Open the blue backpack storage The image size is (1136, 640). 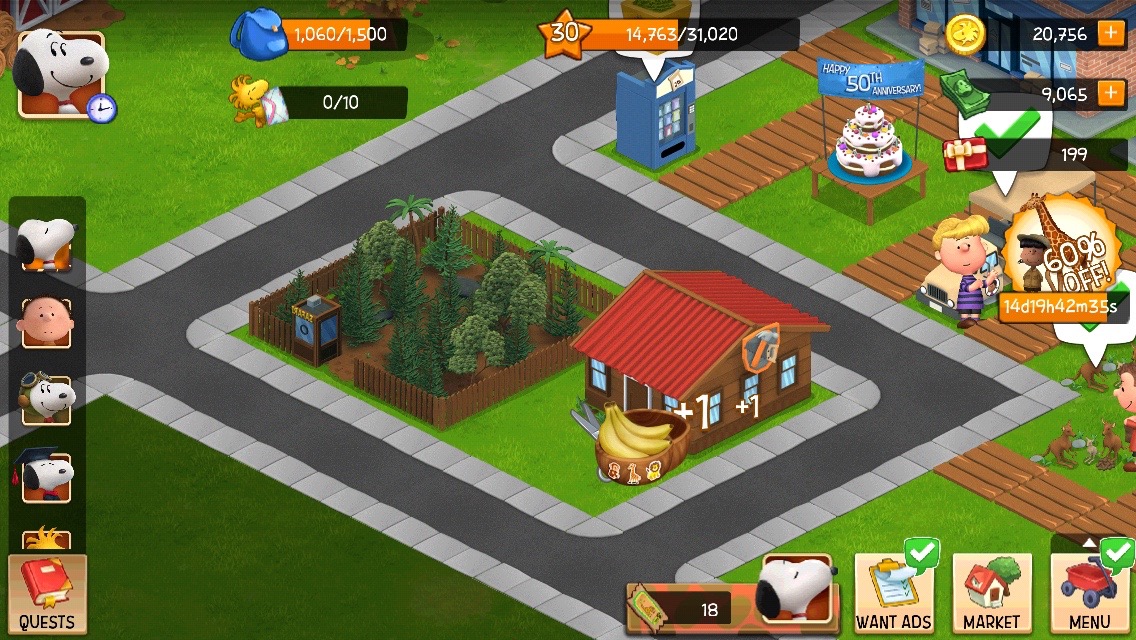click(258, 35)
